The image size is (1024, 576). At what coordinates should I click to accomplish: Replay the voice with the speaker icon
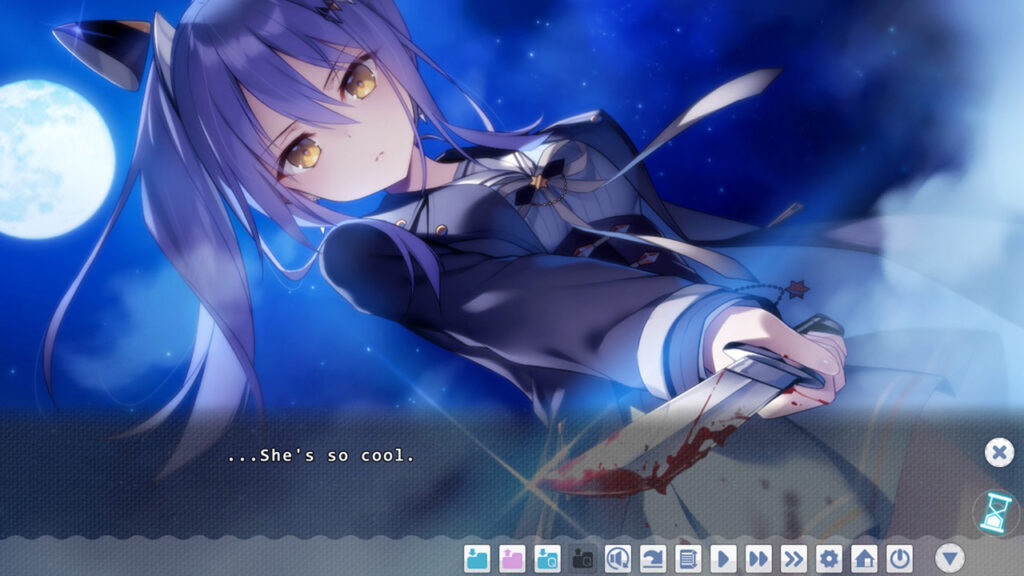(618, 558)
